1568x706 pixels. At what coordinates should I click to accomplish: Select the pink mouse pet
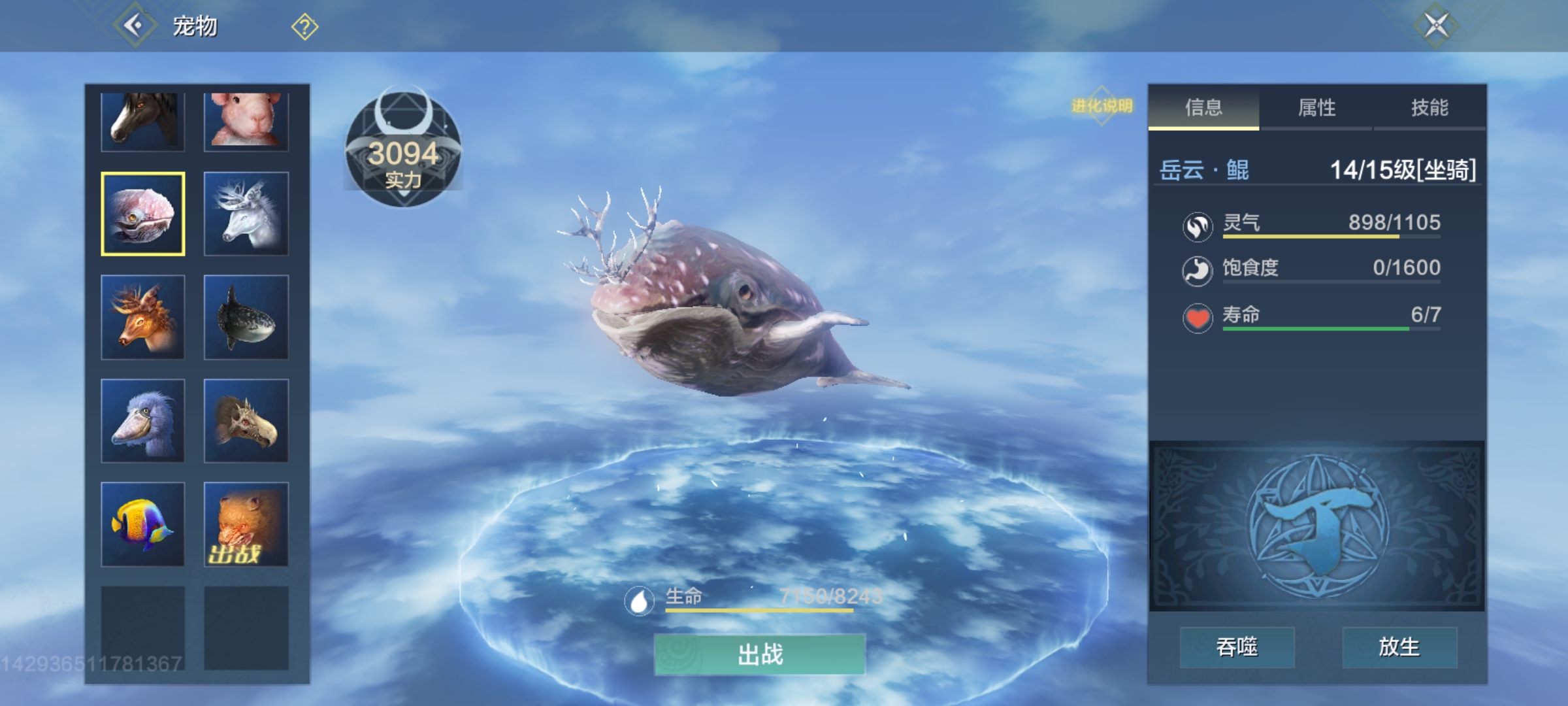click(246, 121)
